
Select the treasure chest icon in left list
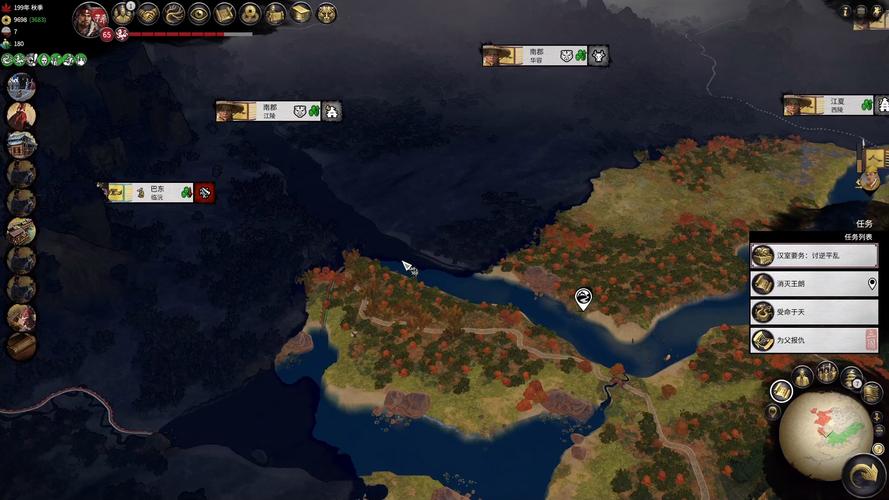click(x=21, y=346)
